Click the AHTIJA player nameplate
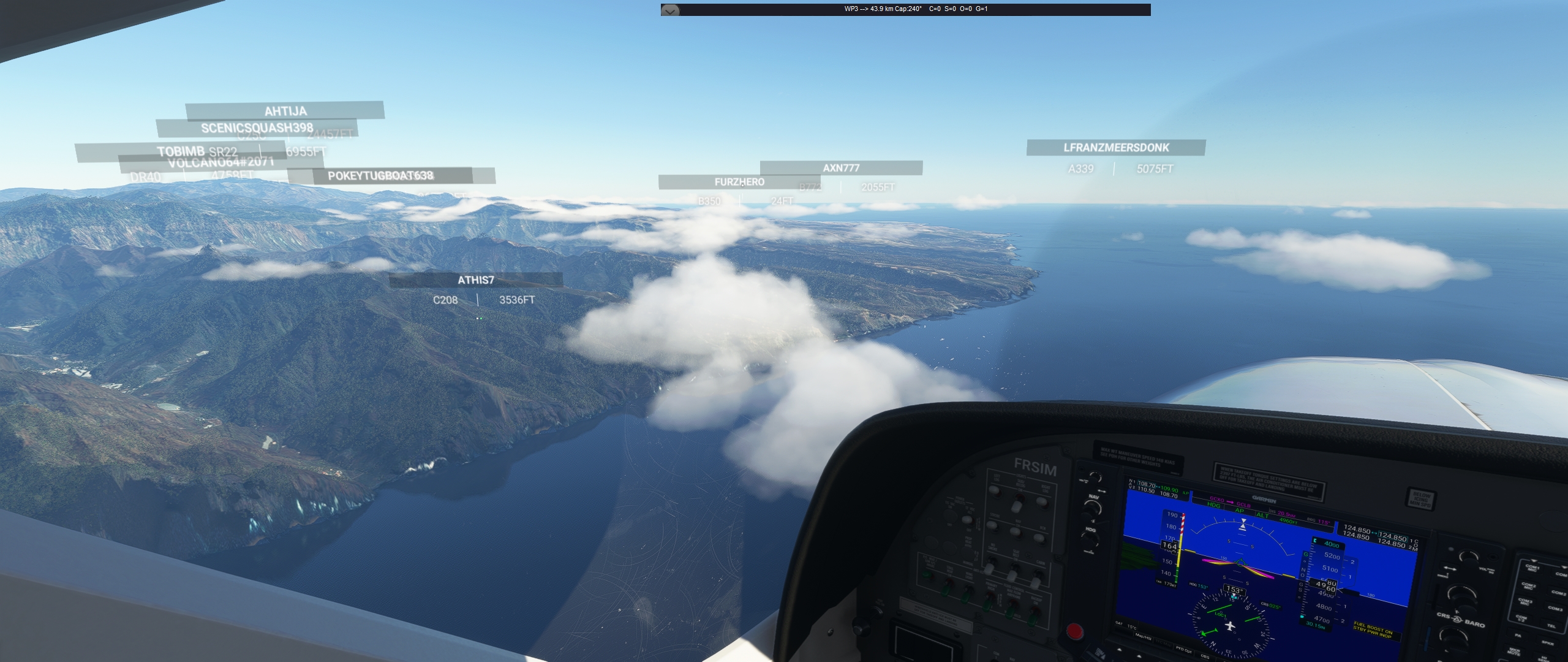 coord(285,111)
